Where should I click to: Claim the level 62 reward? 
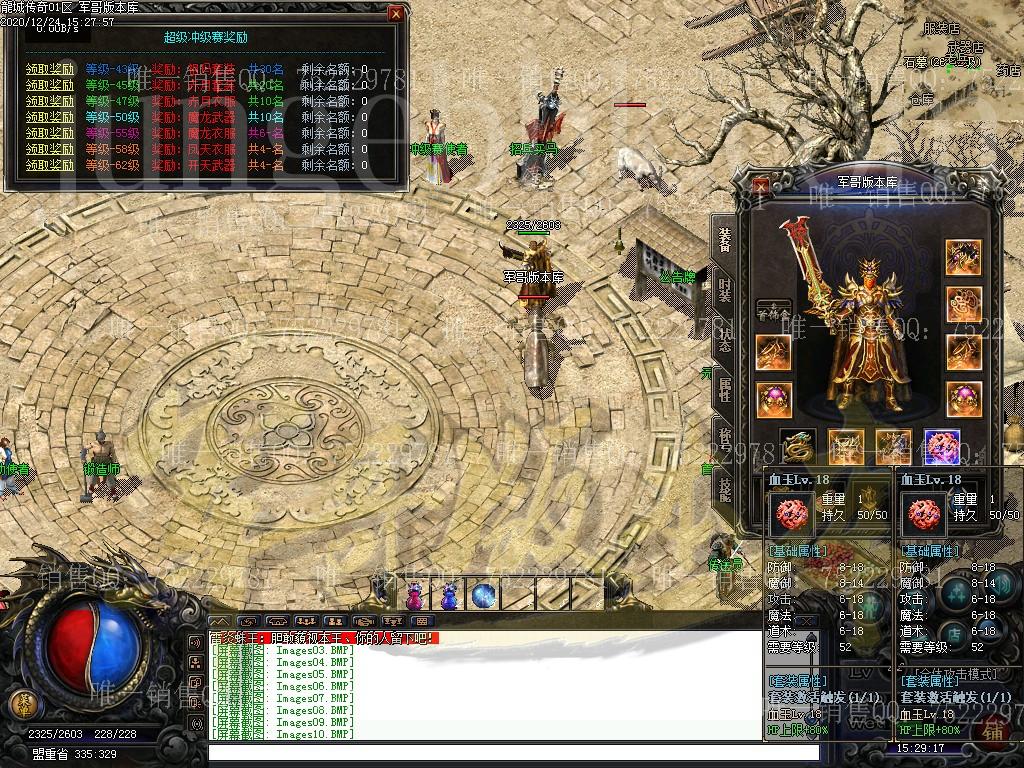coord(50,165)
